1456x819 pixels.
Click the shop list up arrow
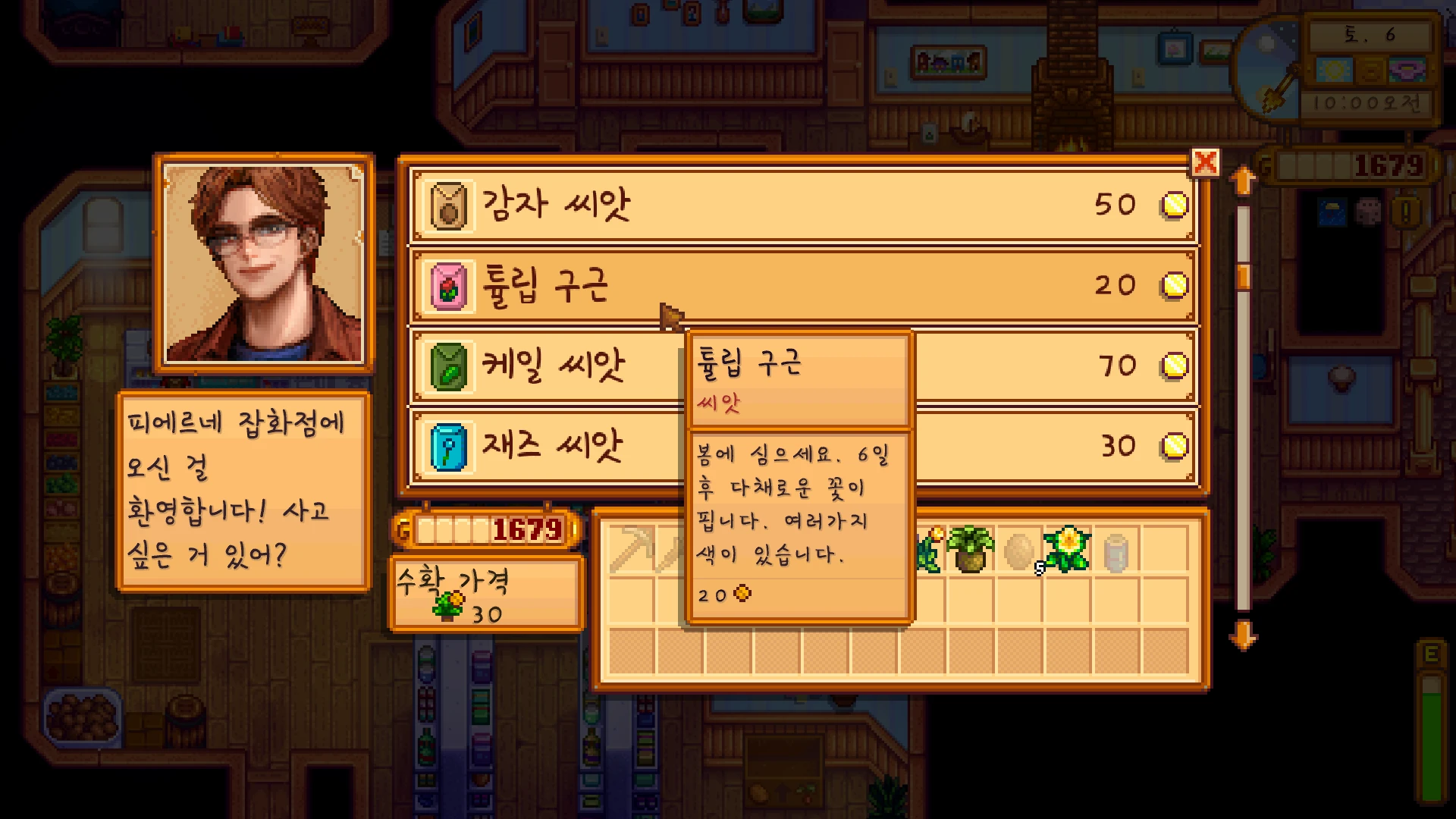point(1243,181)
